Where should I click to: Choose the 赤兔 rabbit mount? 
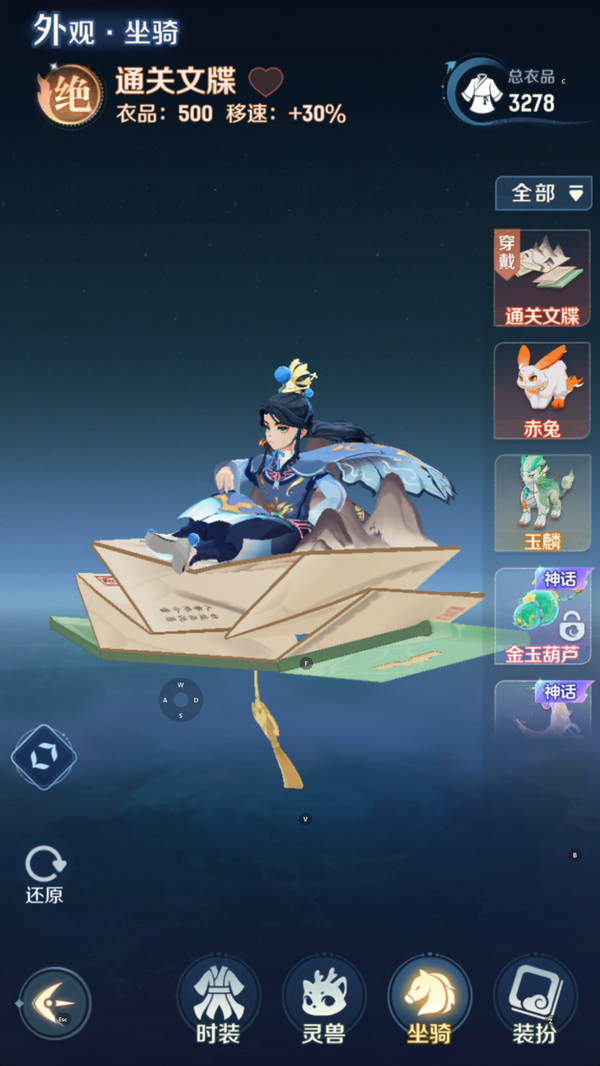[541, 390]
